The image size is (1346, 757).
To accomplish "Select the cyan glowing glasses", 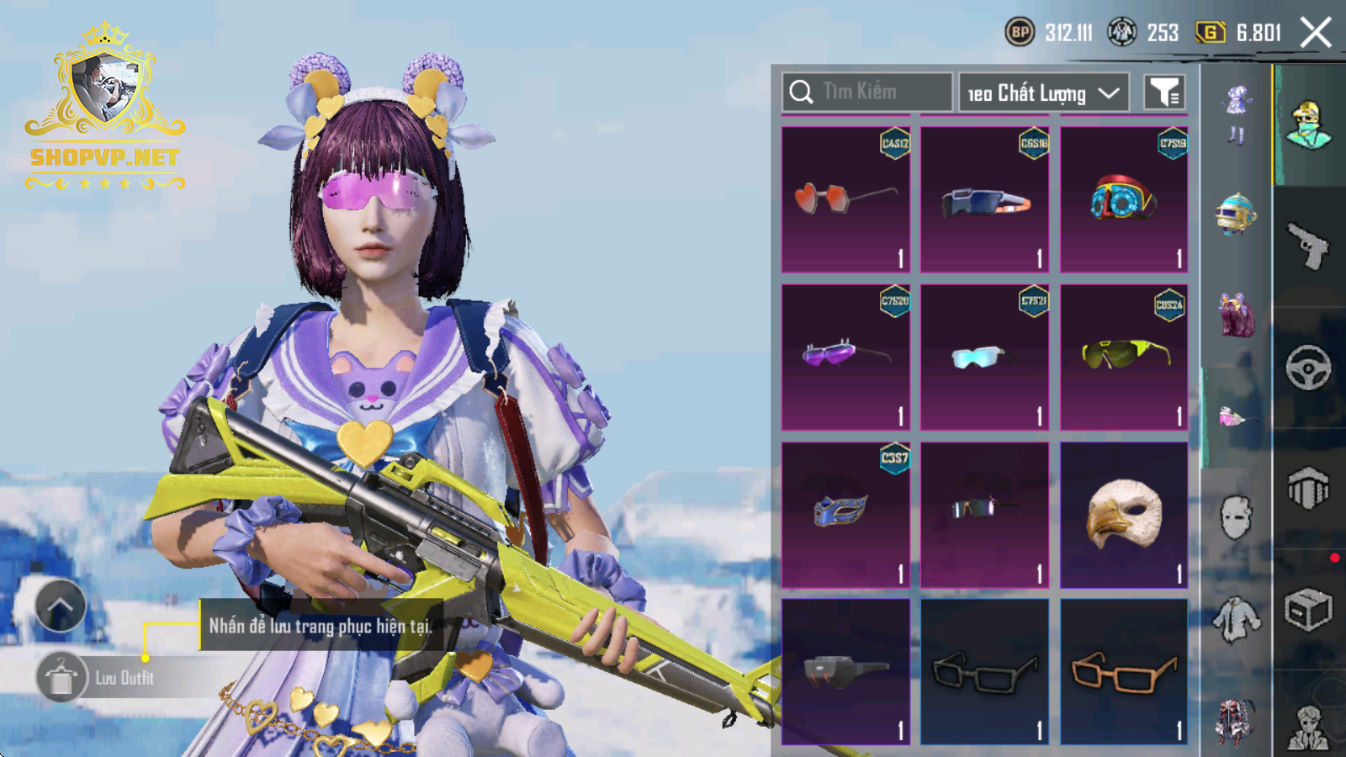I will point(985,357).
